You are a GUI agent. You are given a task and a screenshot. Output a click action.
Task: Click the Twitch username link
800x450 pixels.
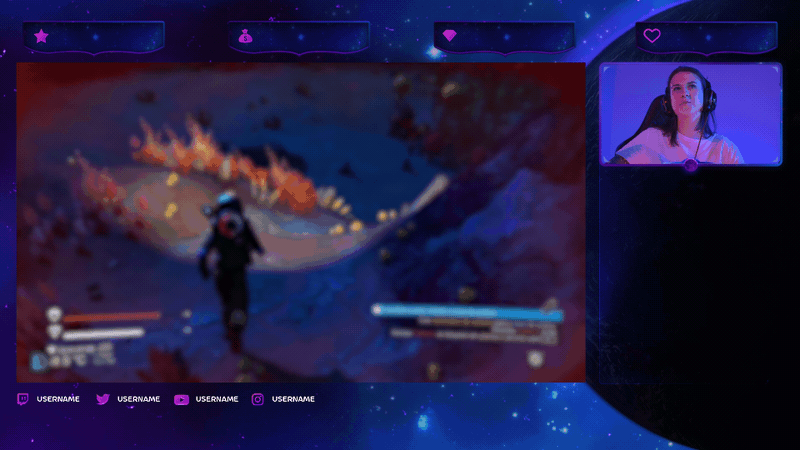tap(57, 399)
